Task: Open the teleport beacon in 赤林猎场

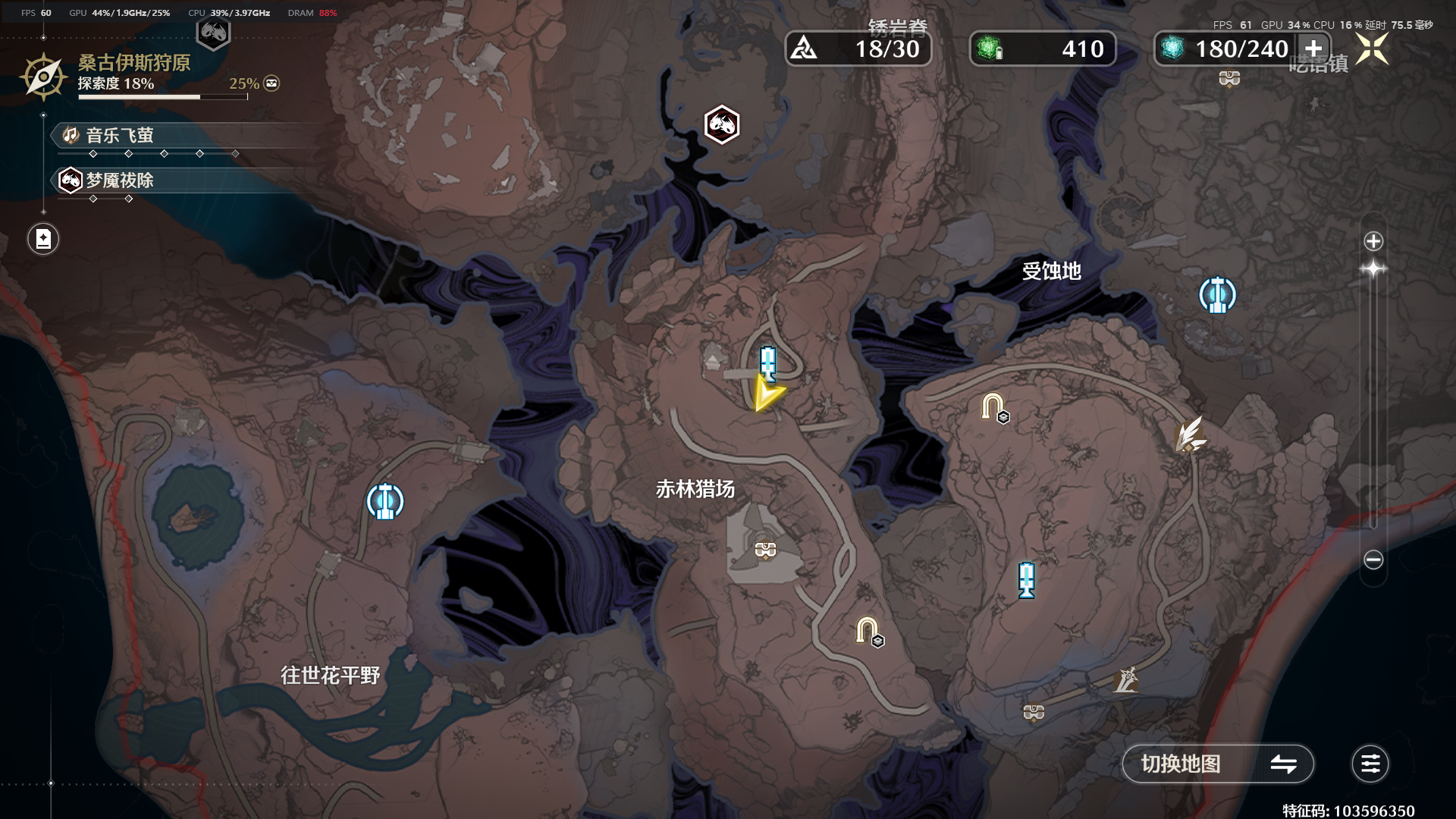Action: [x=767, y=362]
